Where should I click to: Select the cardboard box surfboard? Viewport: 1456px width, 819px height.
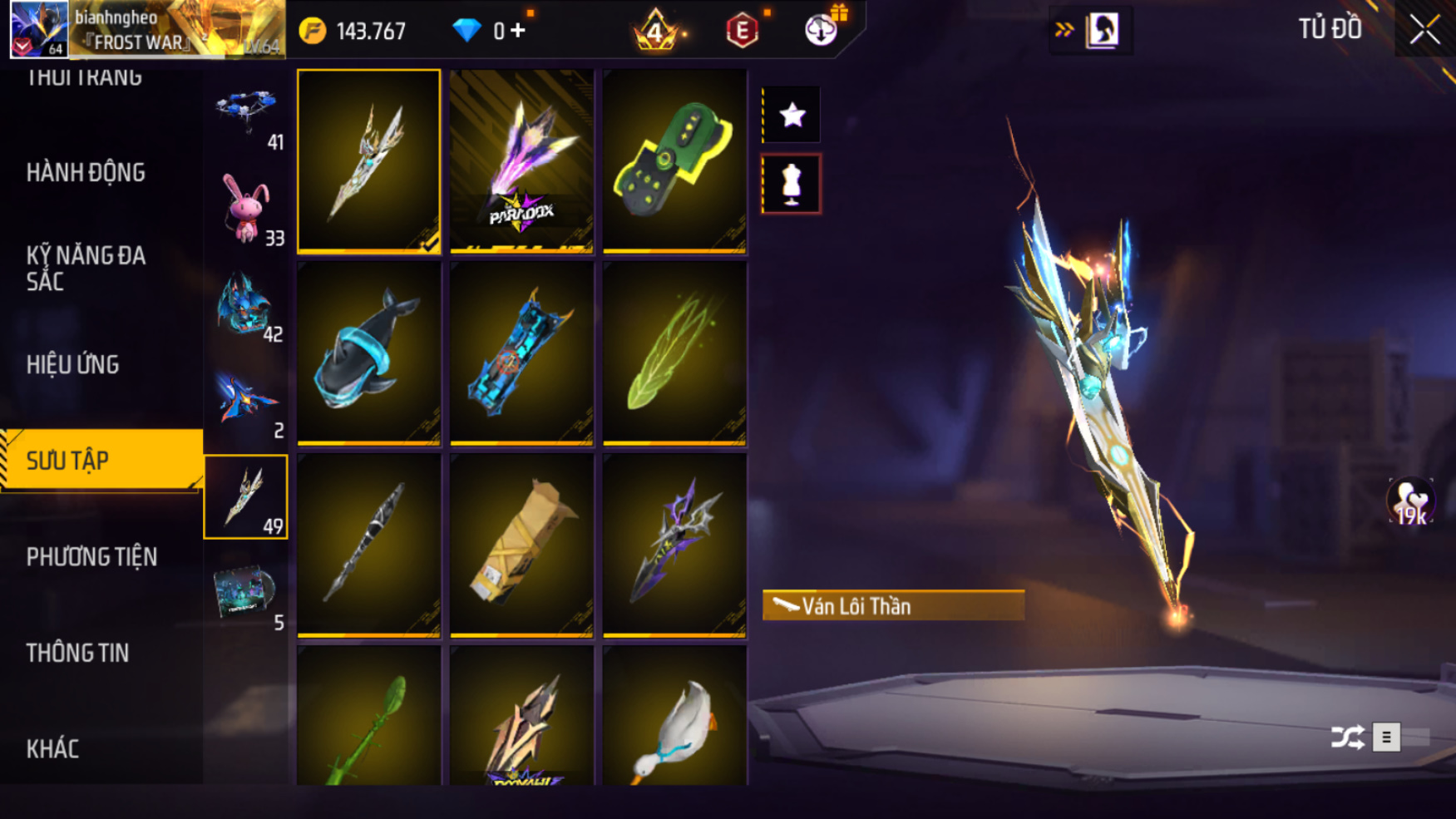pos(521,545)
